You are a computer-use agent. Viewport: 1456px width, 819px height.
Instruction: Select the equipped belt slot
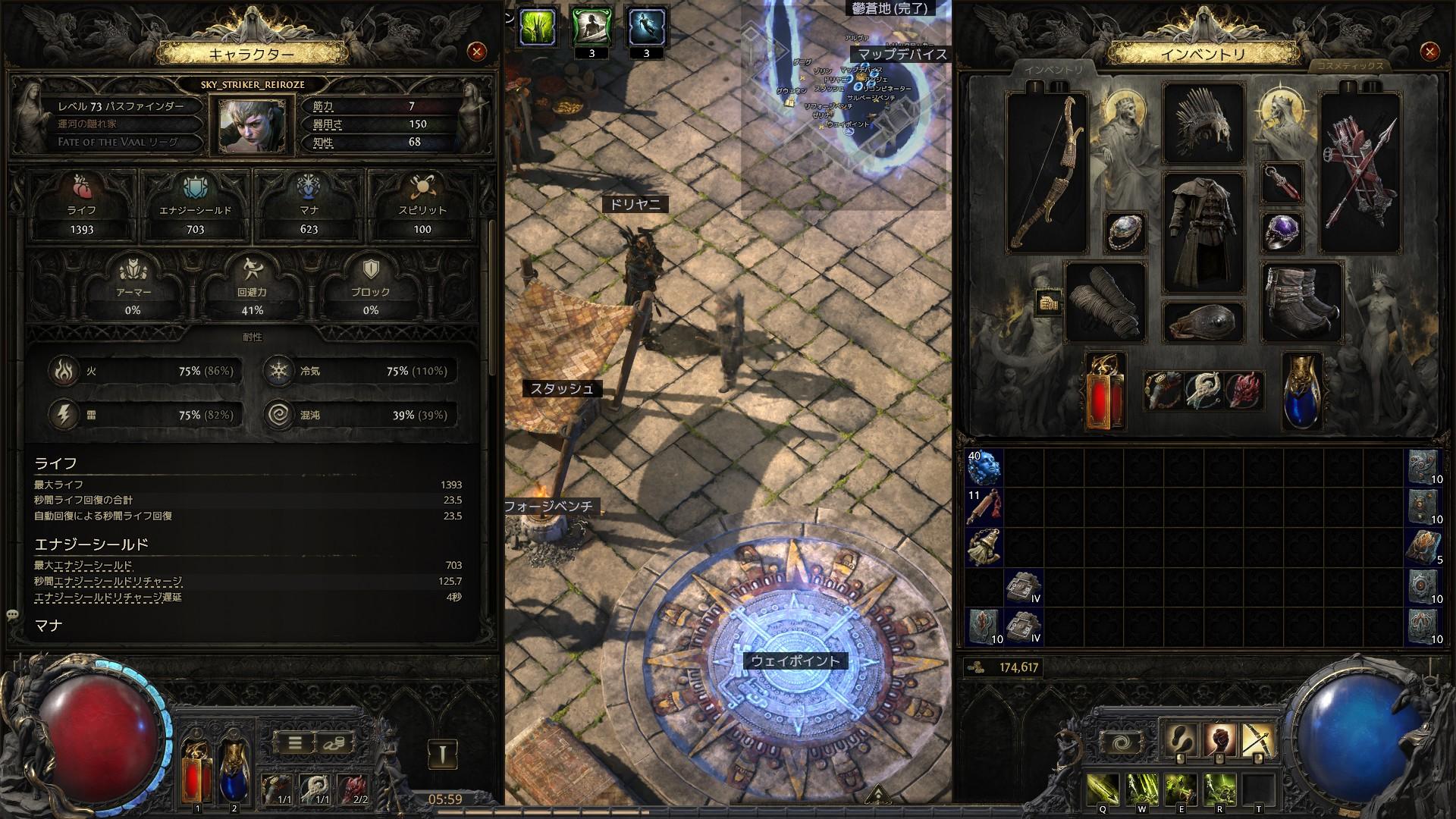[x=1203, y=322]
